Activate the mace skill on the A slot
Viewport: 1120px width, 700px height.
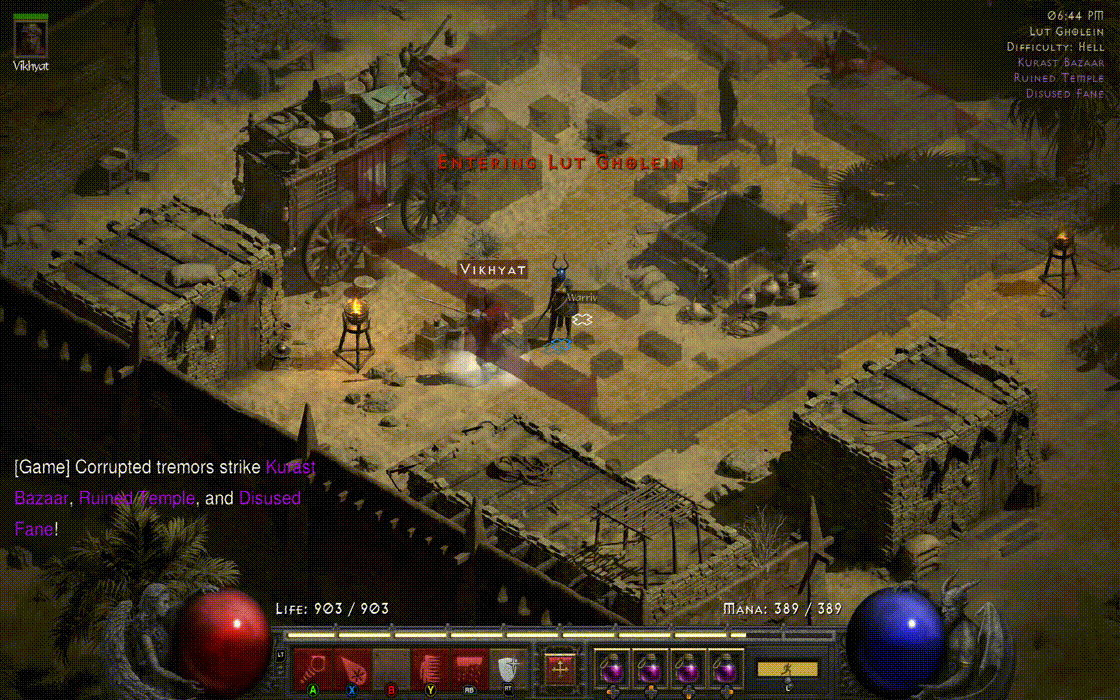click(313, 667)
